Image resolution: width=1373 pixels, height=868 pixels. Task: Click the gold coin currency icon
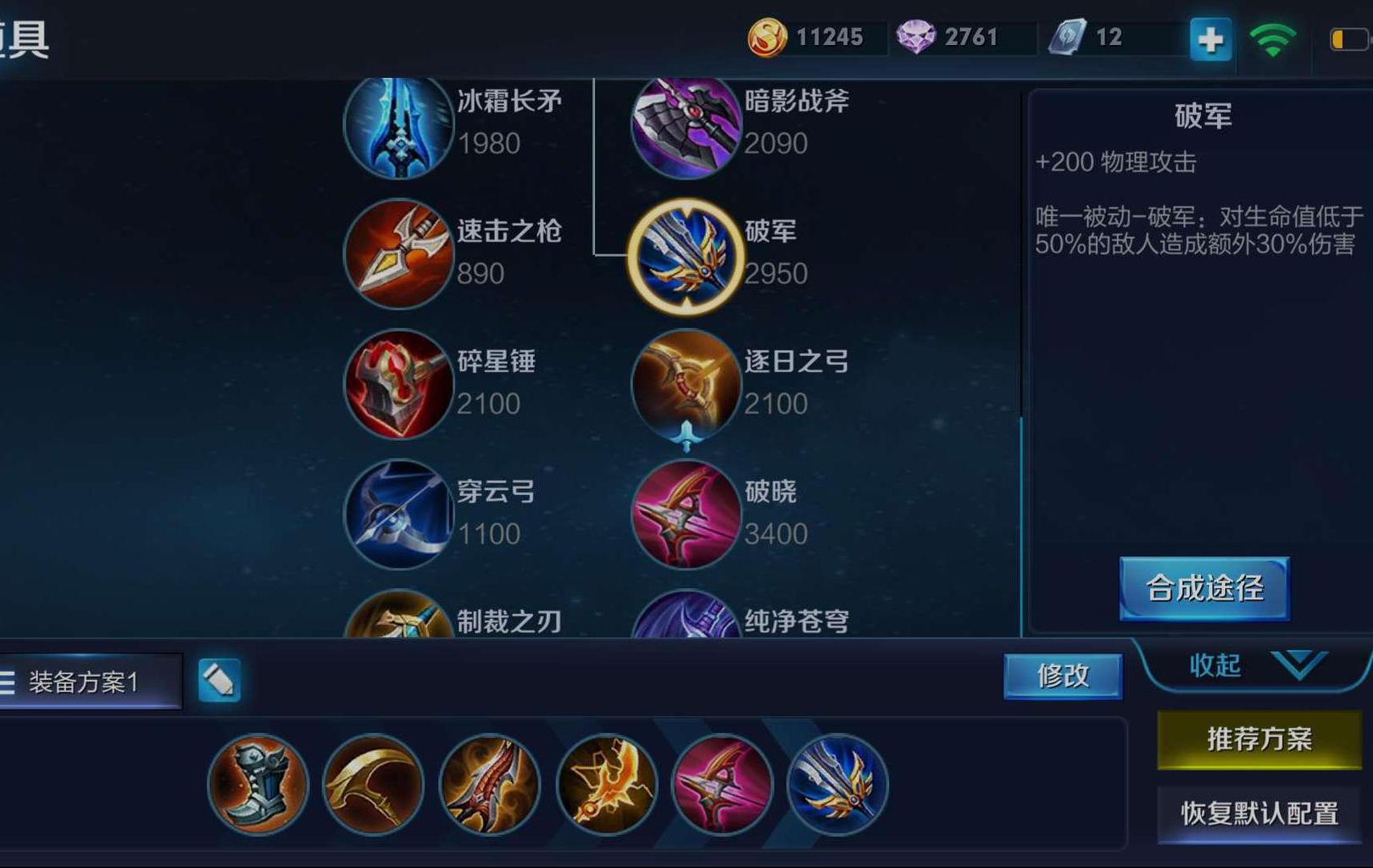767,36
